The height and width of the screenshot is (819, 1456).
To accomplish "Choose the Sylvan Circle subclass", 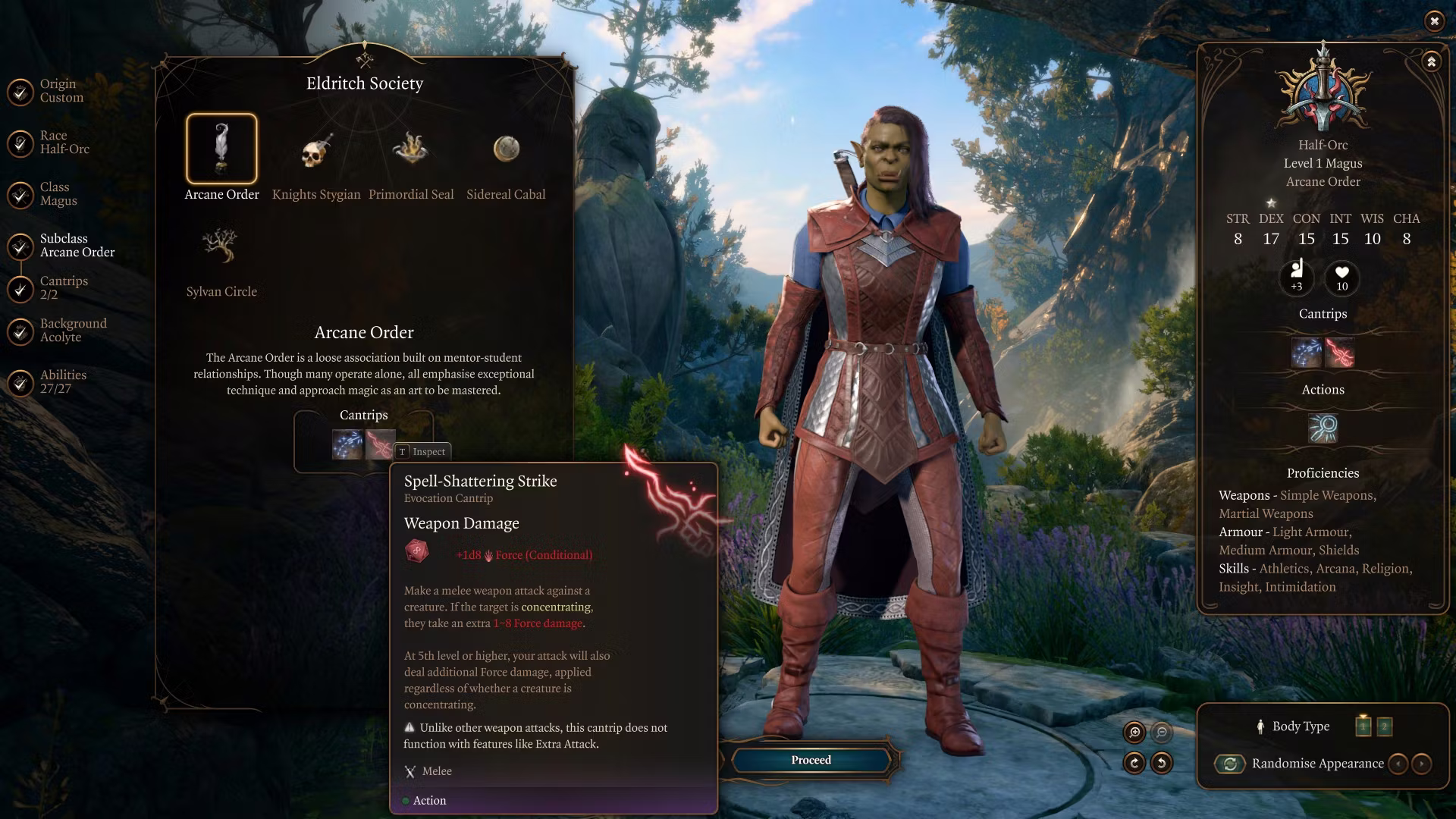I will click(x=221, y=246).
